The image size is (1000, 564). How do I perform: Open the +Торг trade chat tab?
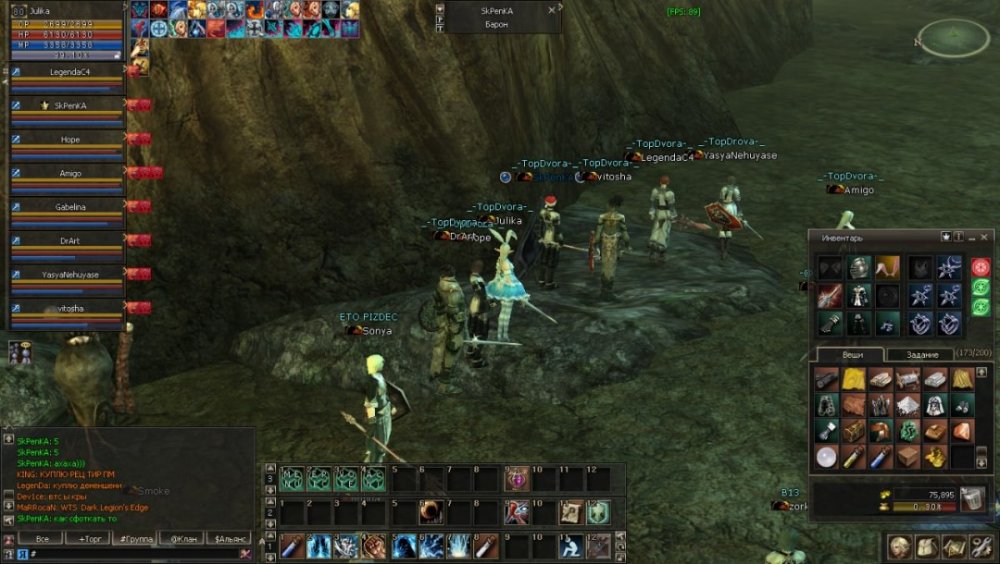(x=89, y=538)
